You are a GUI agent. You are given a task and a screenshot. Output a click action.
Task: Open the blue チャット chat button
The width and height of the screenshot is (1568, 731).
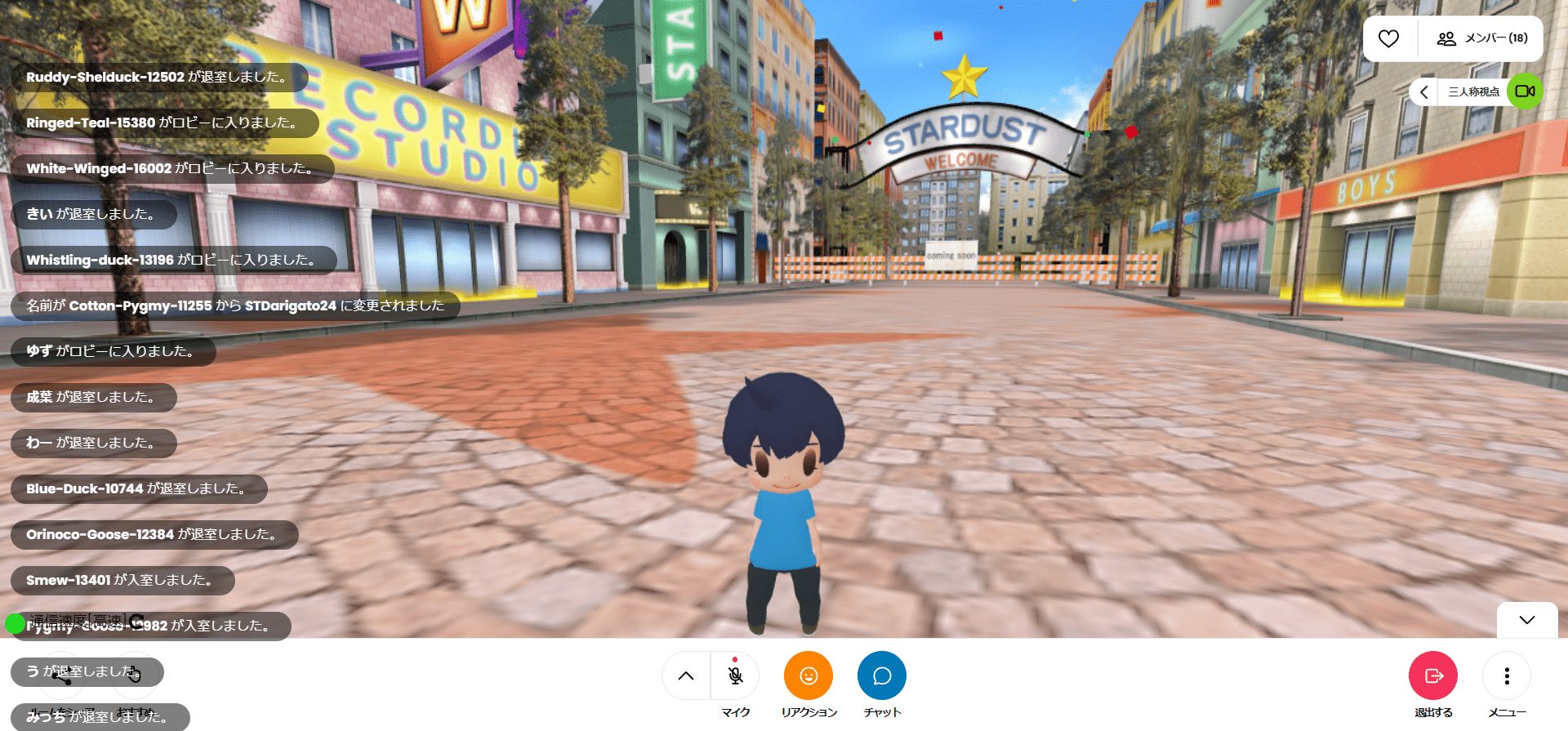click(881, 675)
